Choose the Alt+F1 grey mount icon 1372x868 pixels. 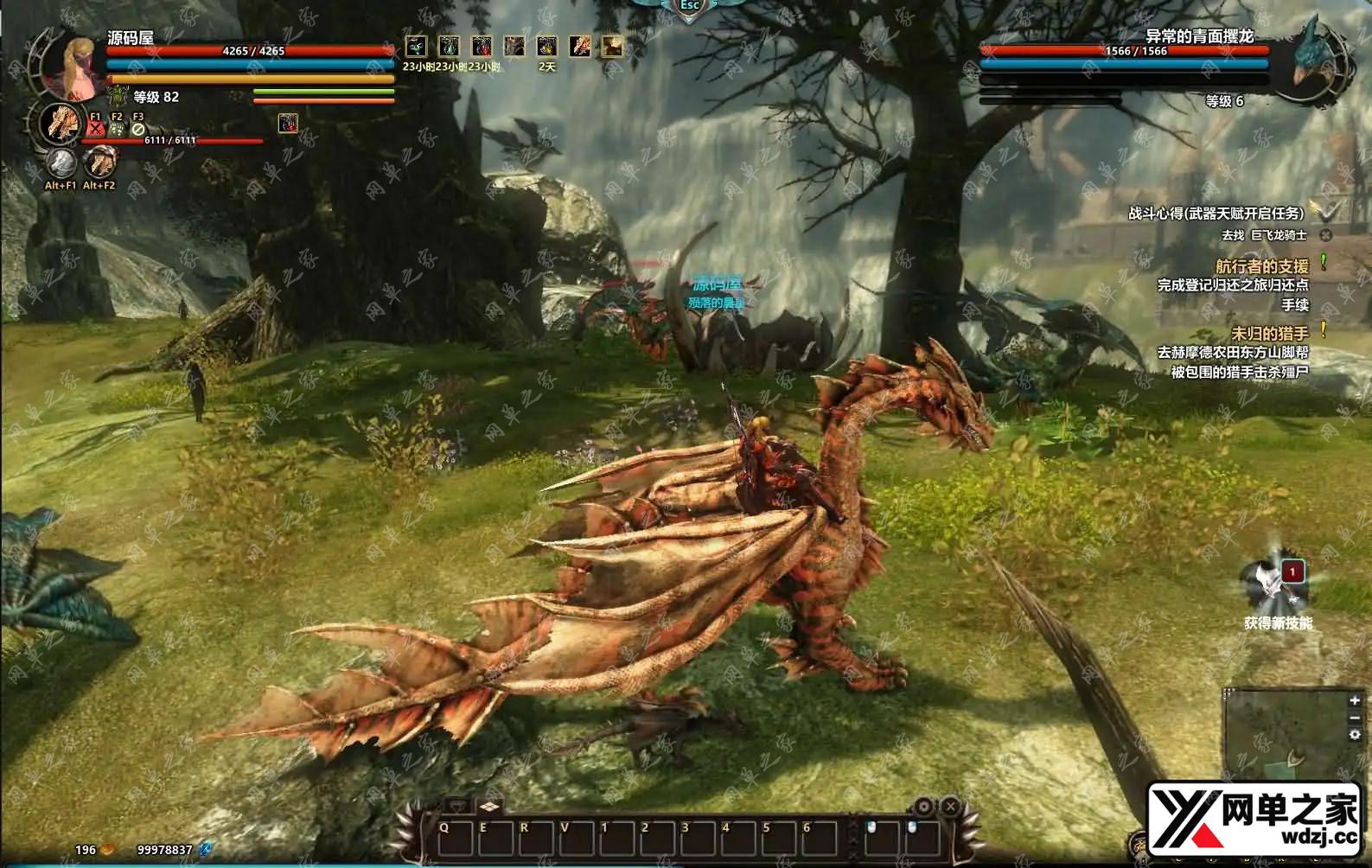coord(61,162)
